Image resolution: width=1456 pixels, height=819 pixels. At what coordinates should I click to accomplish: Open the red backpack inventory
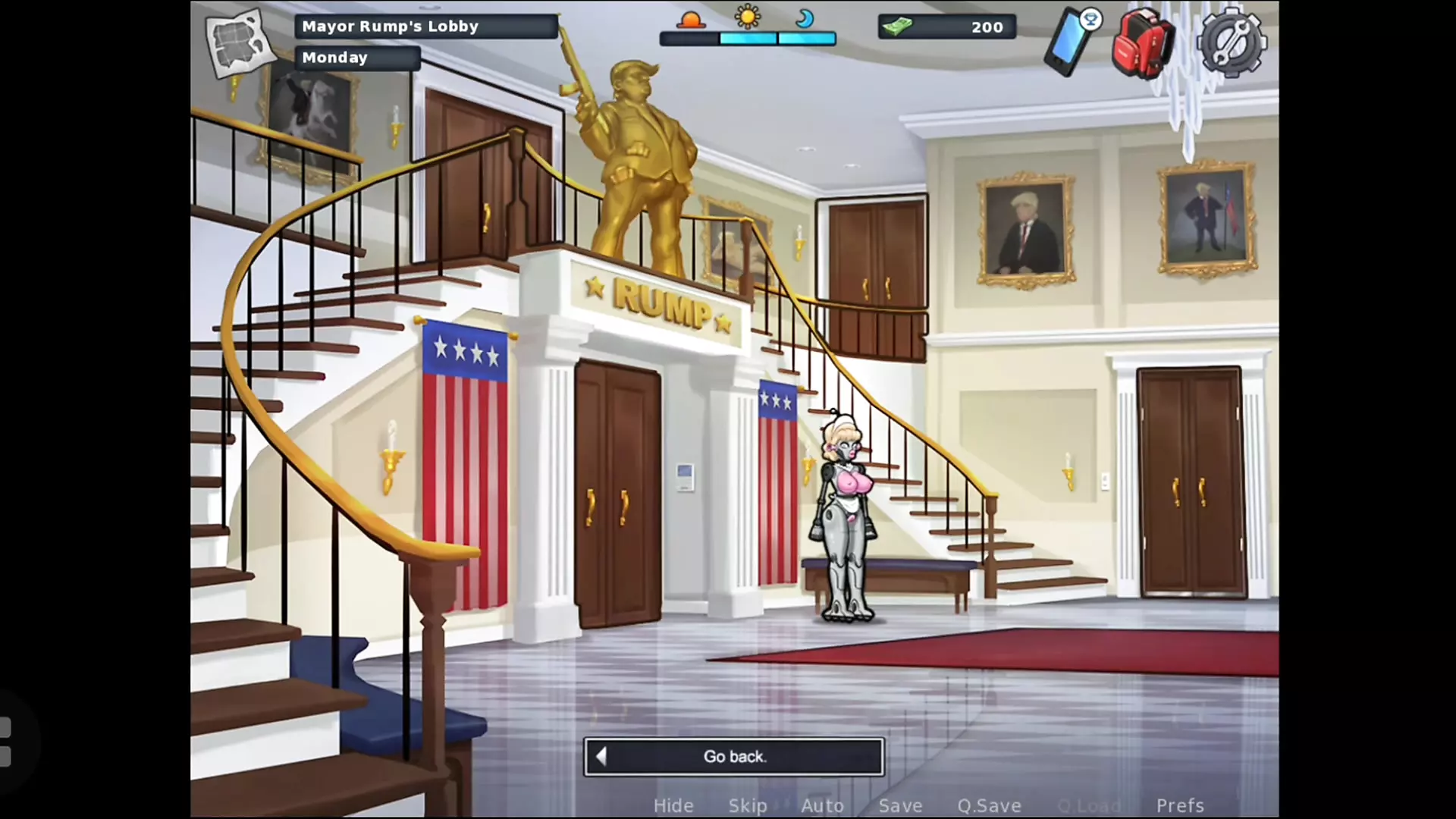(x=1143, y=42)
